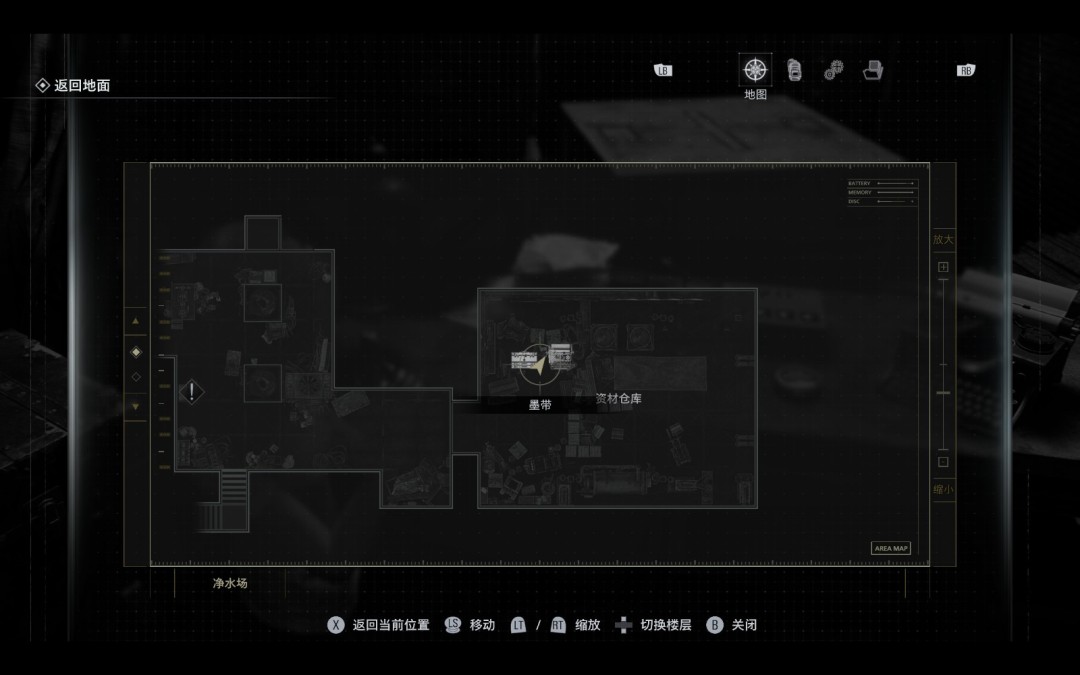
Task: Click the player position arrow marker
Action: [540, 366]
